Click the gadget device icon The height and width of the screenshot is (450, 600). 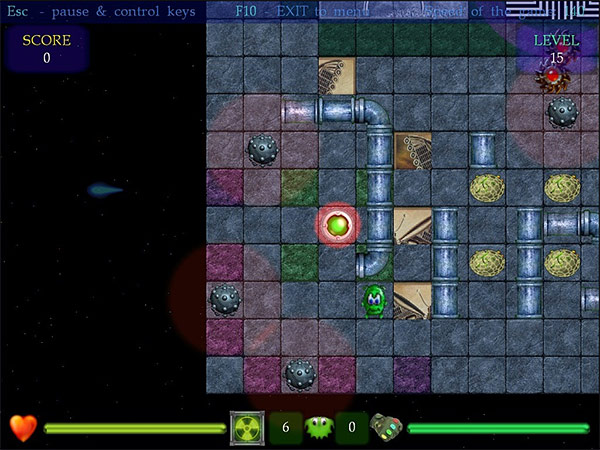point(386,428)
